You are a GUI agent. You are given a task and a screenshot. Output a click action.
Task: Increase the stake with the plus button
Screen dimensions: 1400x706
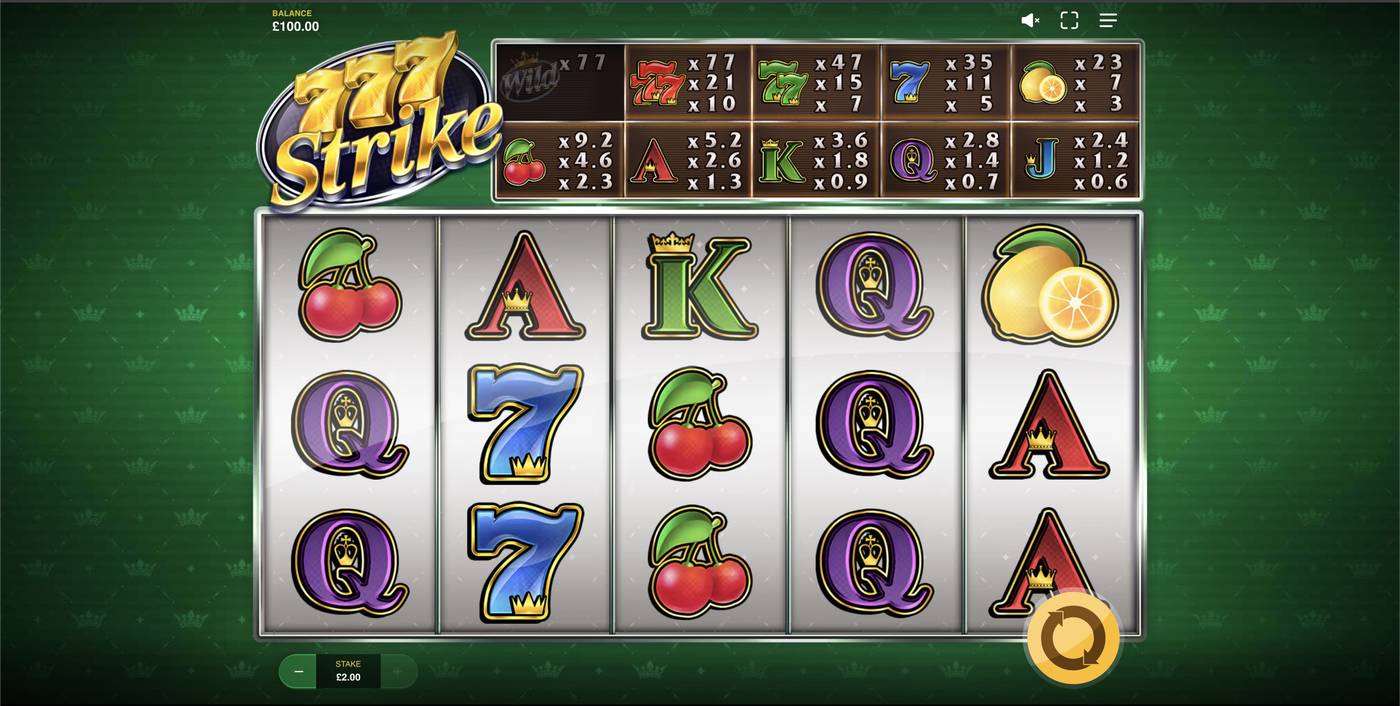coord(397,671)
